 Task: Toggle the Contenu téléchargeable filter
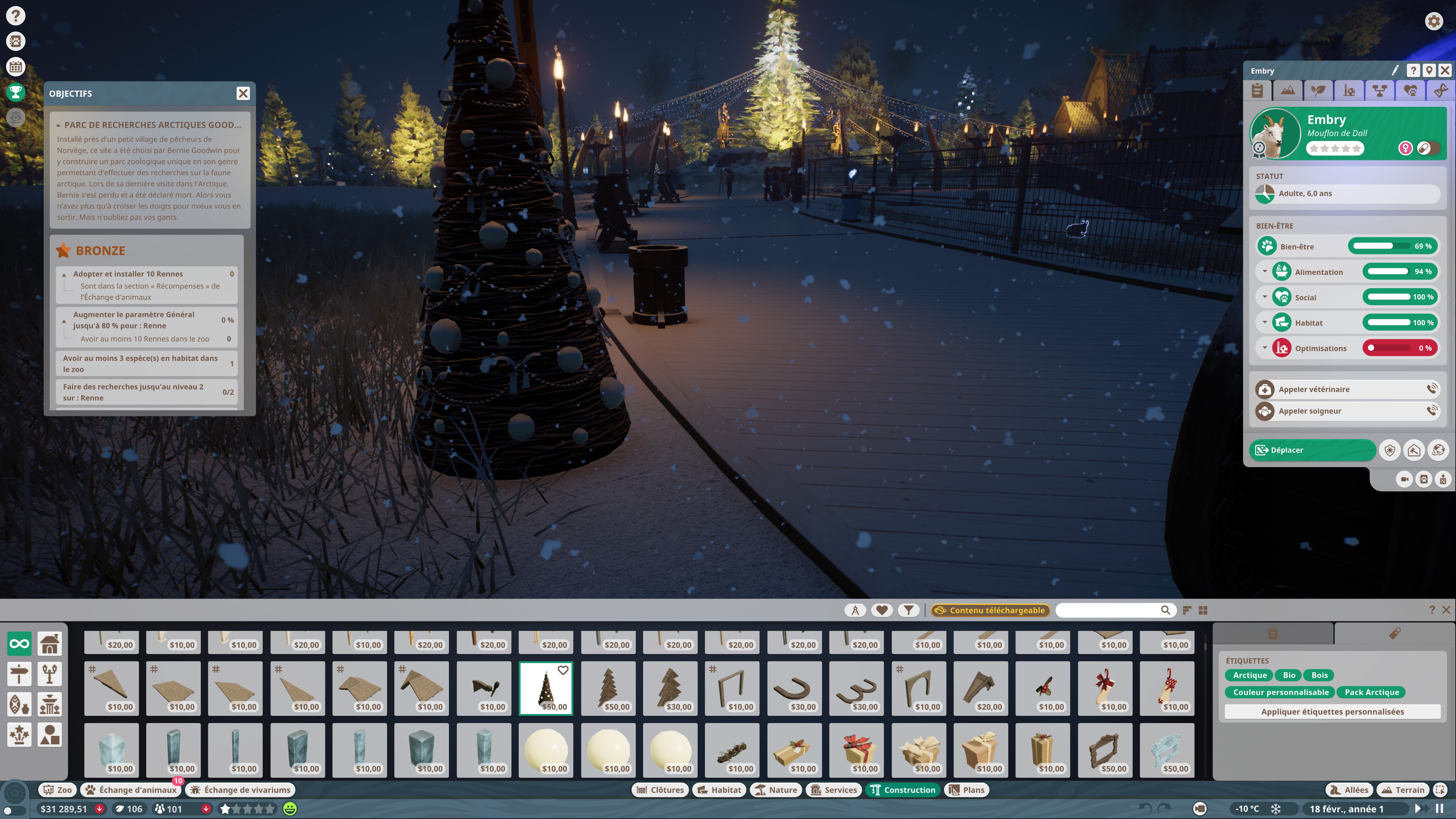[x=990, y=610]
